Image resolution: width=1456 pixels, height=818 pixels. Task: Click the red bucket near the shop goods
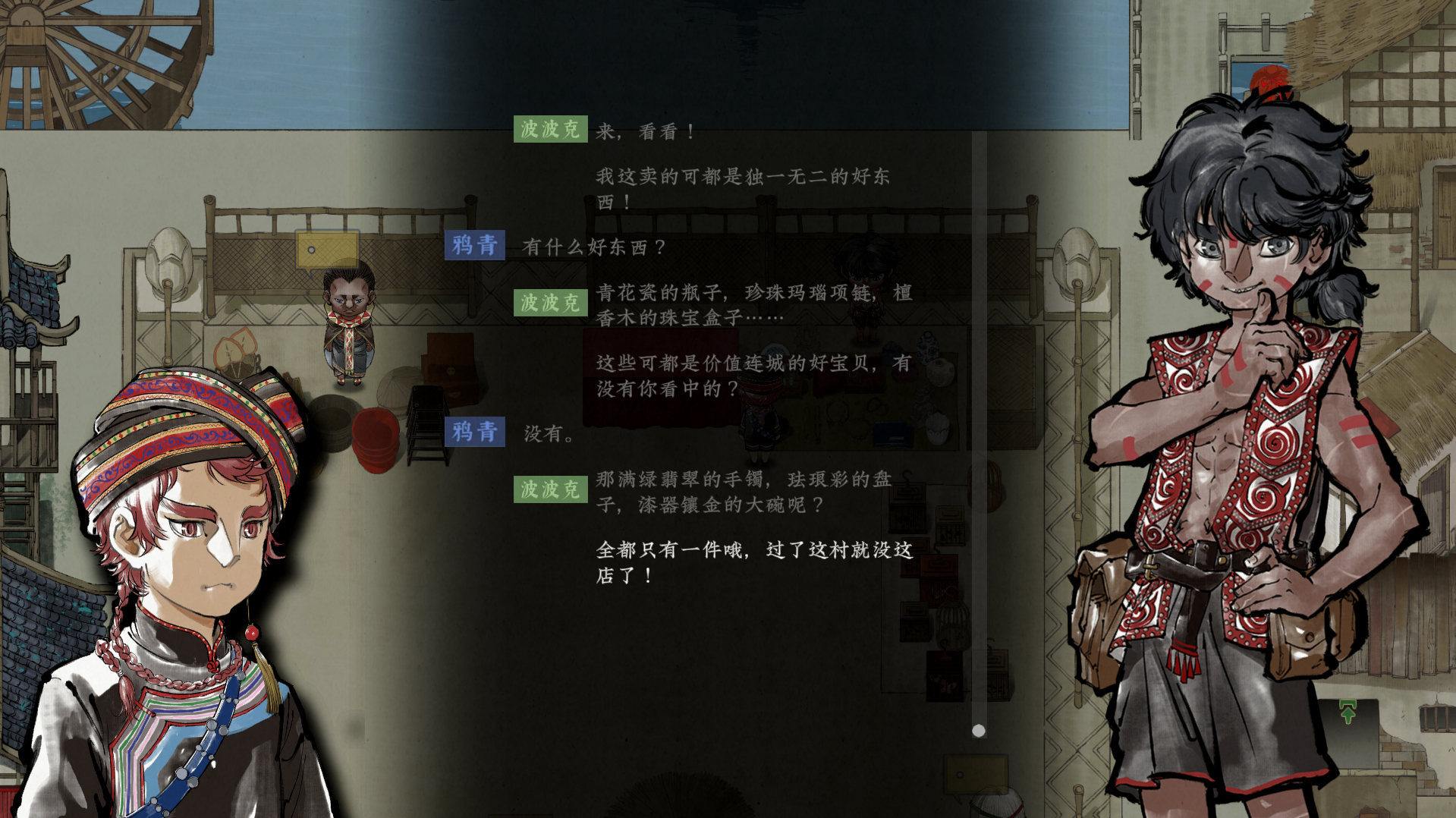click(x=377, y=439)
